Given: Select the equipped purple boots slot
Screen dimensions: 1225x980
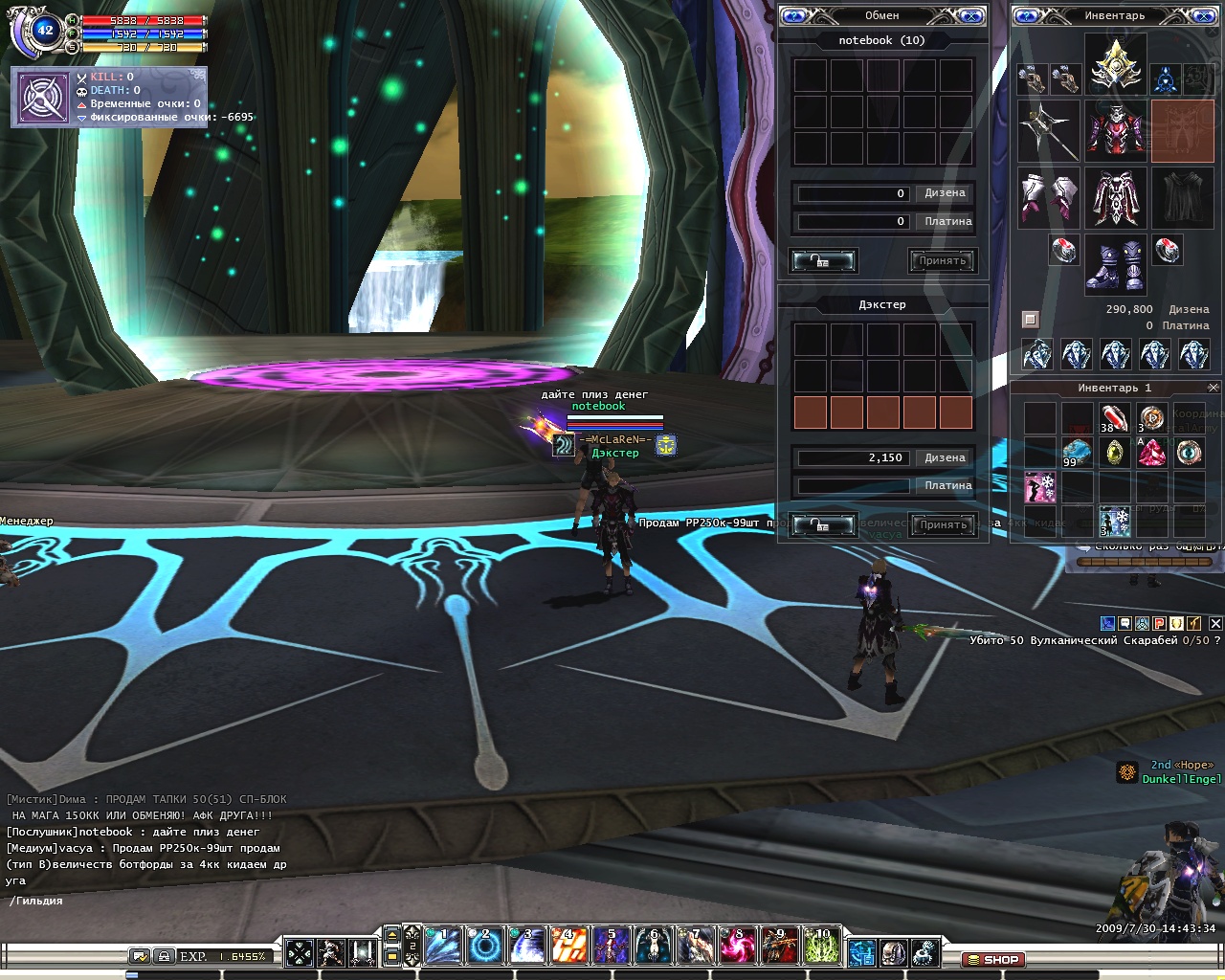Looking at the screenshot, I should [x=1115, y=265].
